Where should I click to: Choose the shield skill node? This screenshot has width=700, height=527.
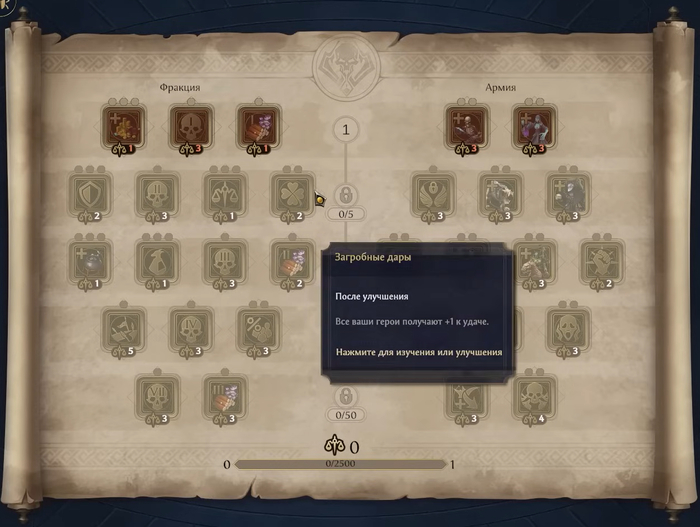pos(90,195)
